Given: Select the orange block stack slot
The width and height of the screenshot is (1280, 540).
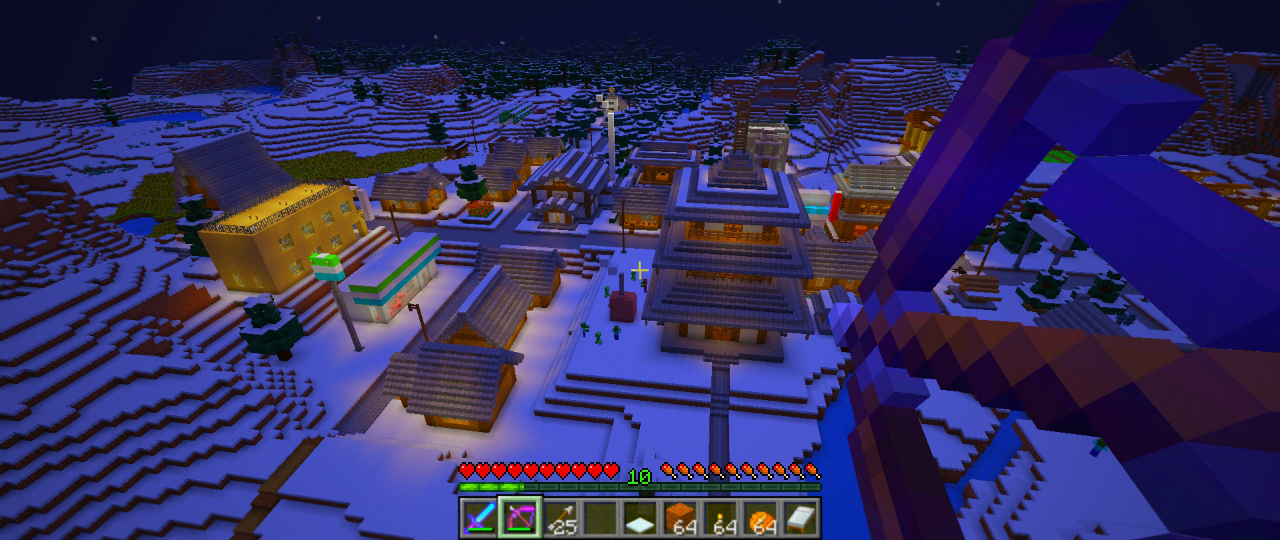Looking at the screenshot, I should click(x=681, y=517).
